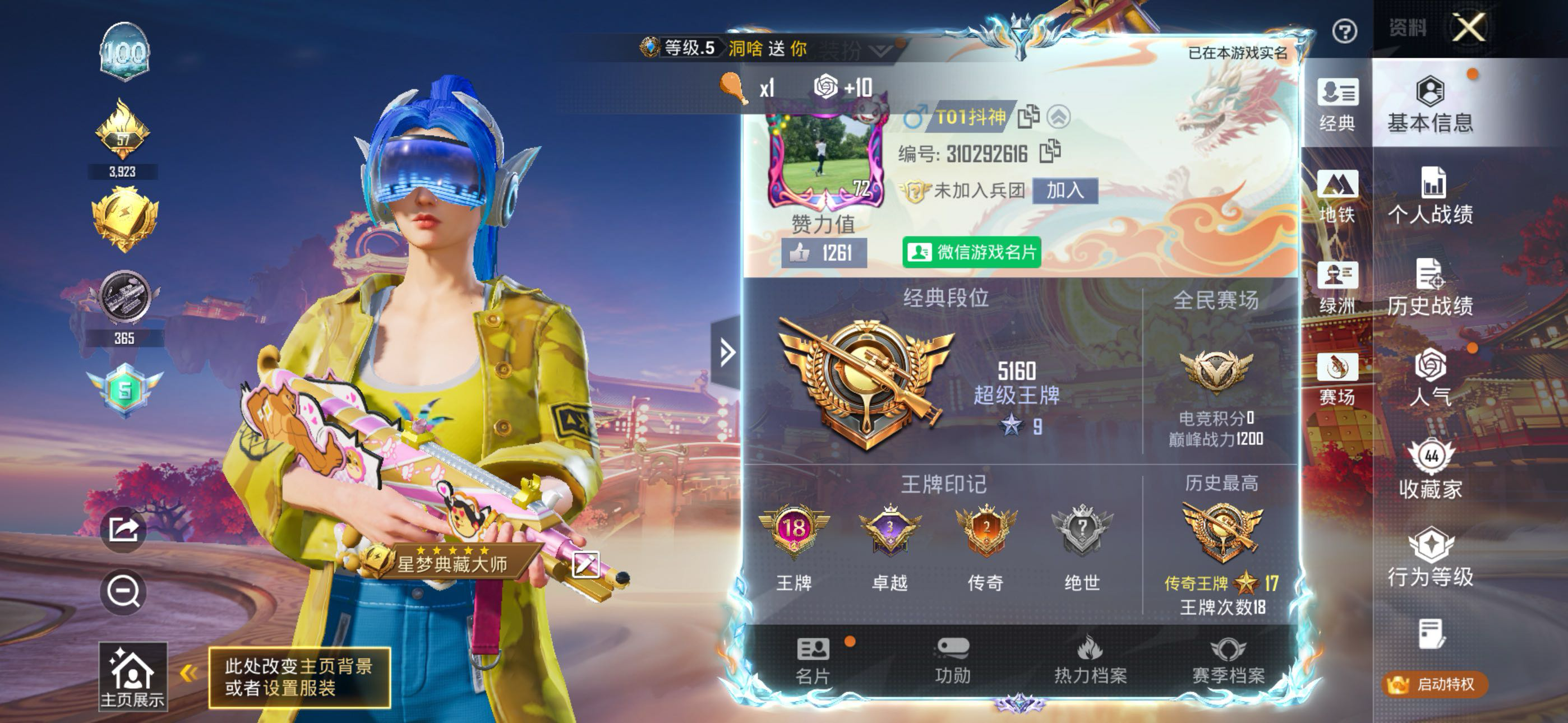Select the 基本信息 menu entry
Image resolution: width=1568 pixels, height=723 pixels.
tap(1430, 105)
